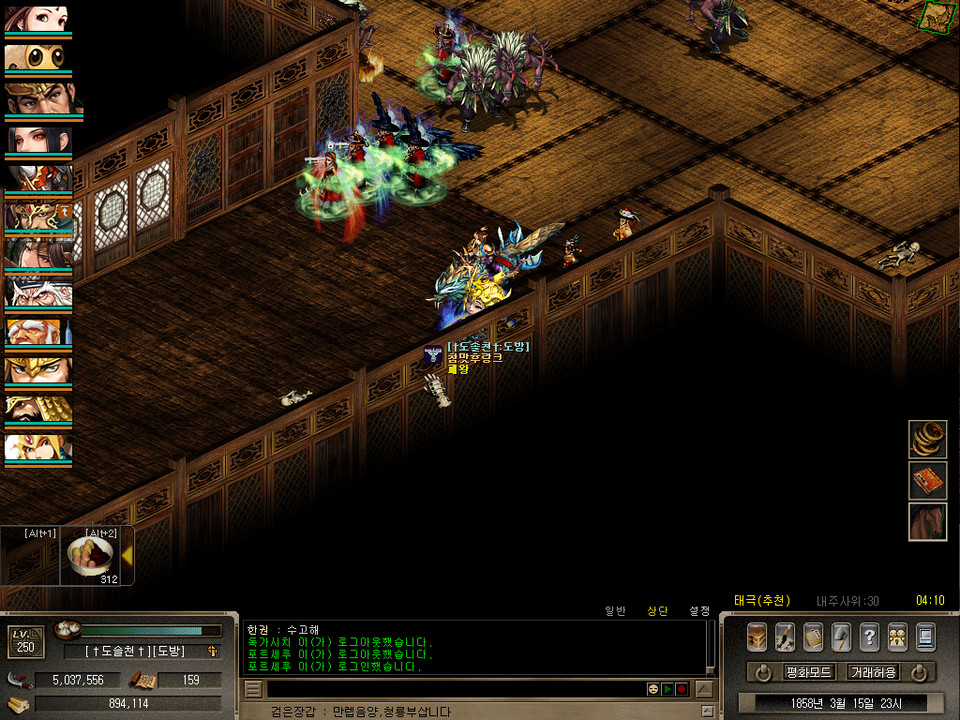This screenshot has height=720, width=960.
Task: Switch chat to the 상단 tab
Action: tap(657, 610)
